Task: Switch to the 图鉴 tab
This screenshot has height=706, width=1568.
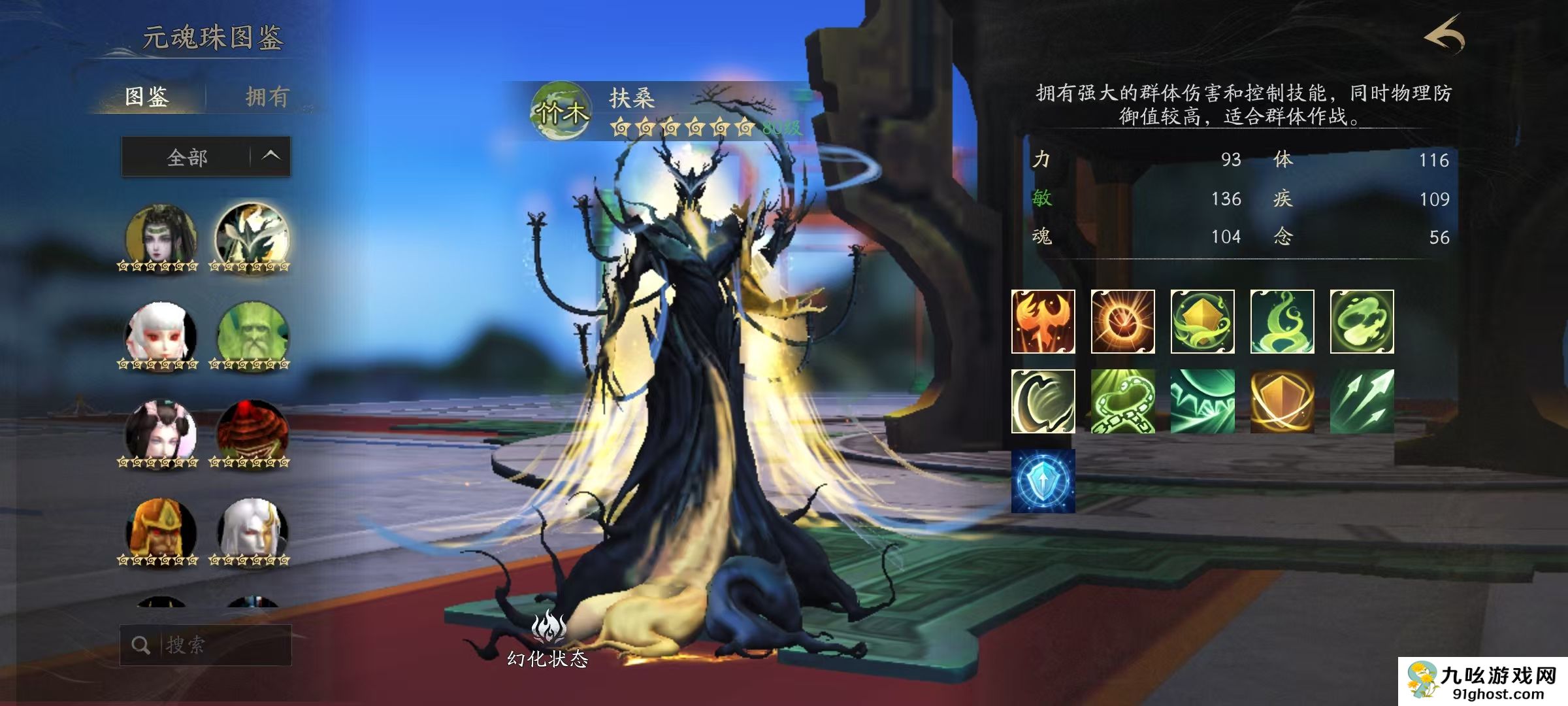Action: 147,97
